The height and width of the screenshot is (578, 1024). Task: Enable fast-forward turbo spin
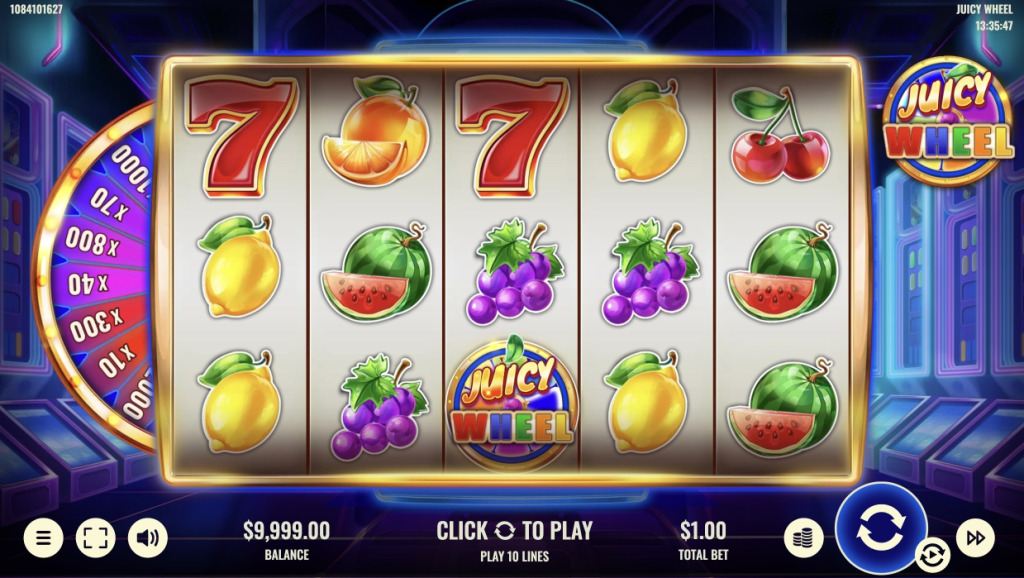975,538
